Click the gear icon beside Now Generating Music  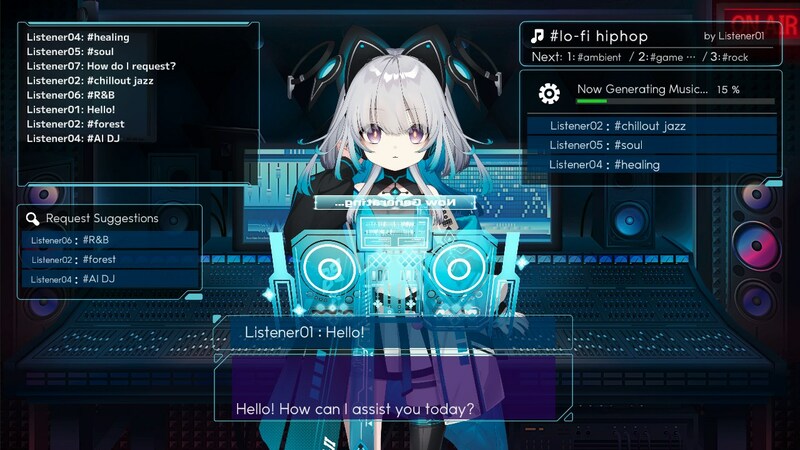[549, 93]
